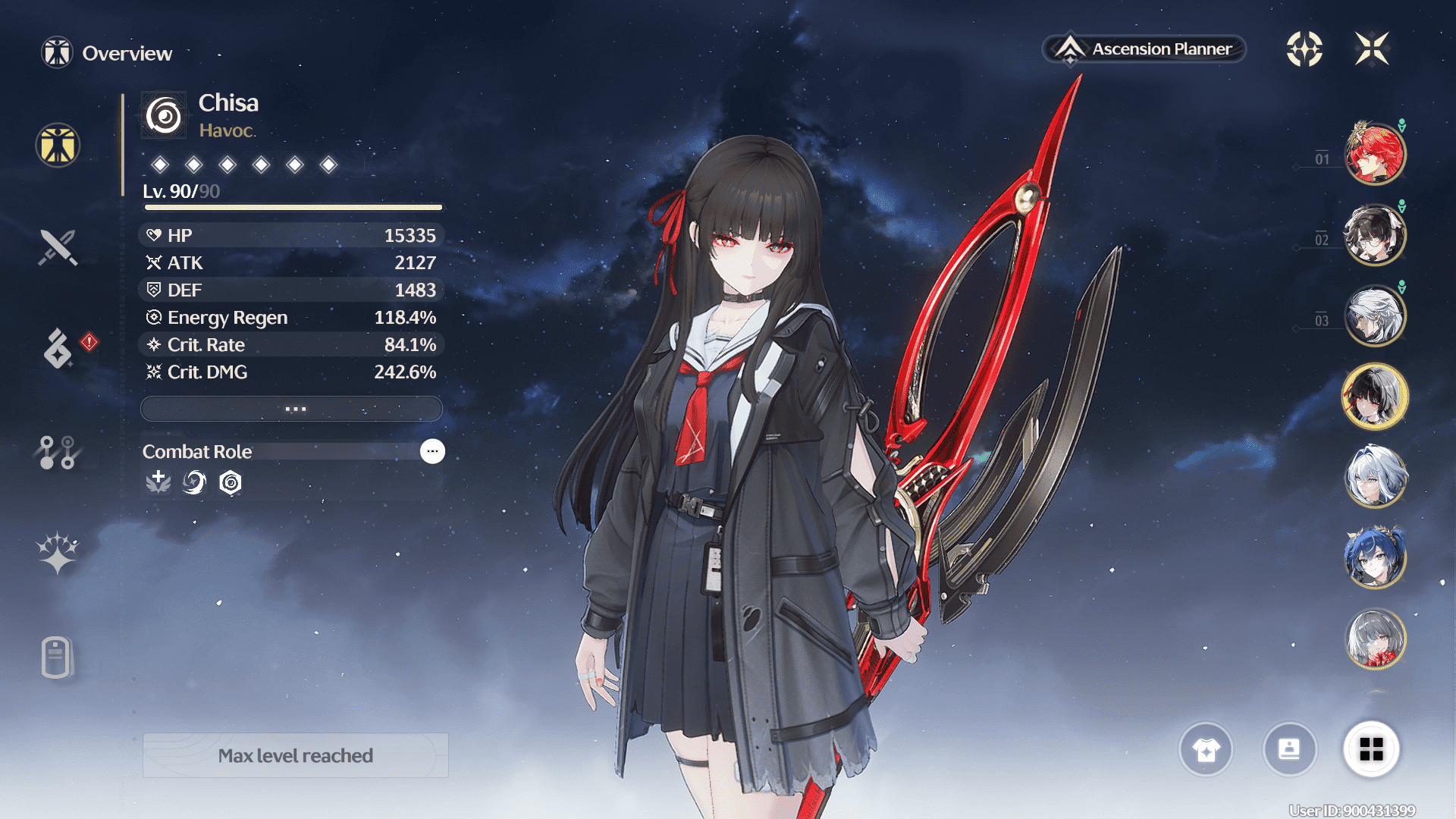
Task: Choose the dark-haired character with glasses
Action: pyautogui.click(x=1374, y=235)
